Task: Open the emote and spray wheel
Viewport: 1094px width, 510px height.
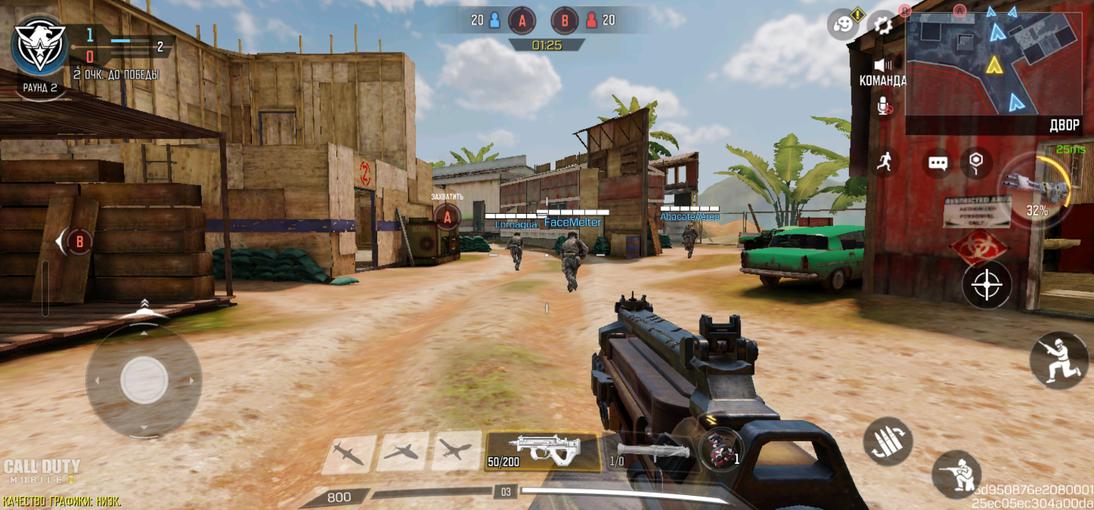Action: pos(843,24)
